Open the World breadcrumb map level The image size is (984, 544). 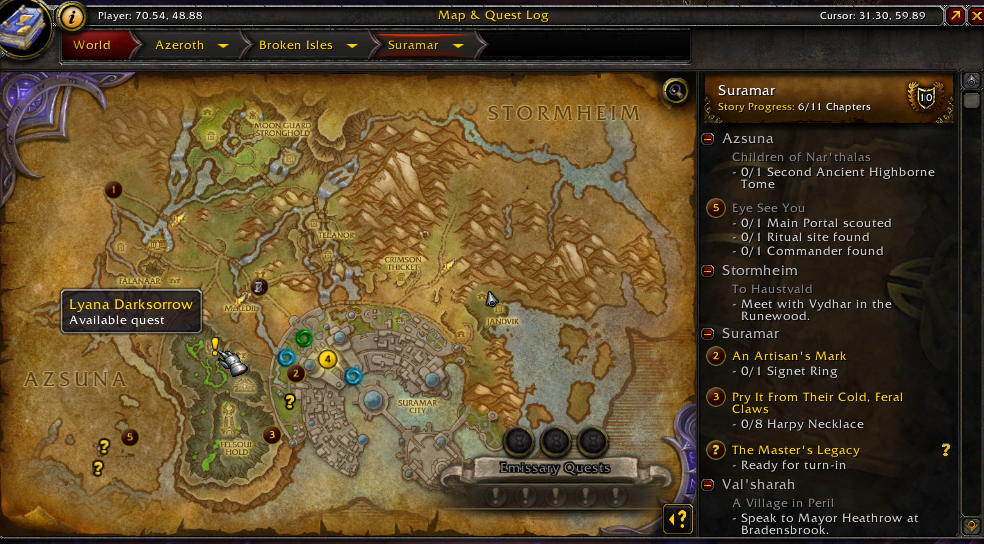[91, 45]
